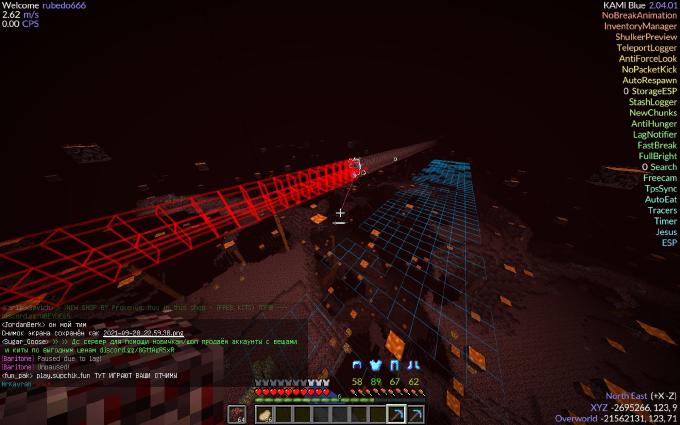Click the leggings armor durability icon

coord(395,365)
